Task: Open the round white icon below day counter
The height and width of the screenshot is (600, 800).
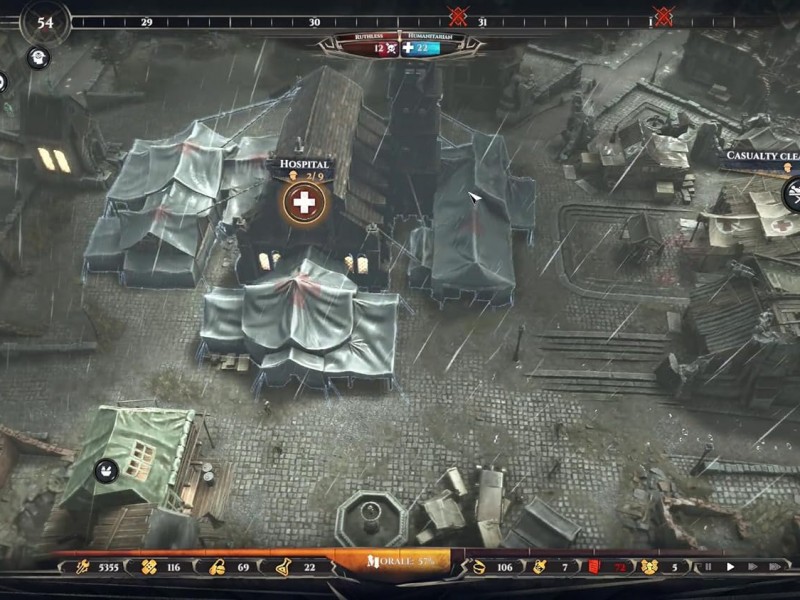Action: (38, 58)
